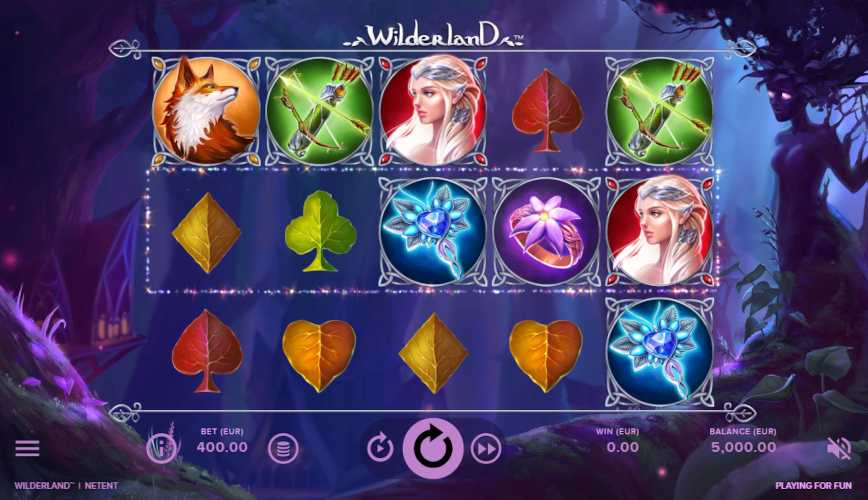Toggle quick spin with the fast-forward button

coord(486,449)
